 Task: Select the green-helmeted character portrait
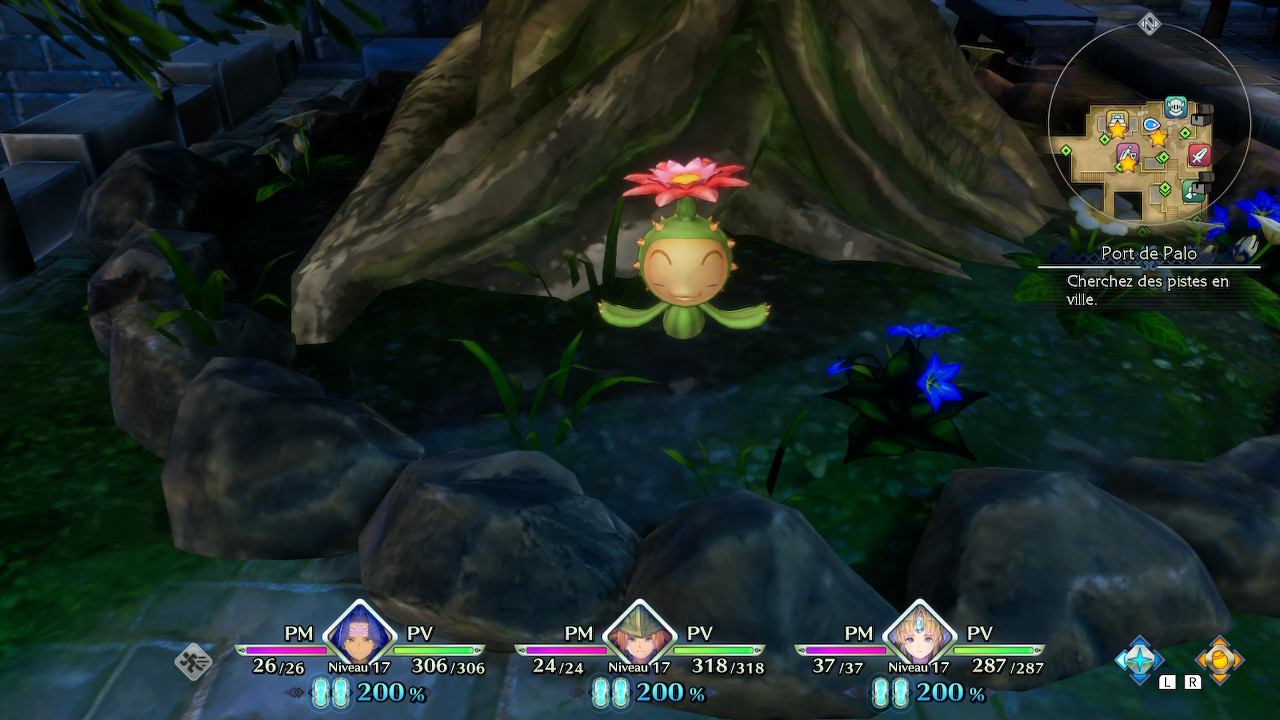click(x=639, y=634)
